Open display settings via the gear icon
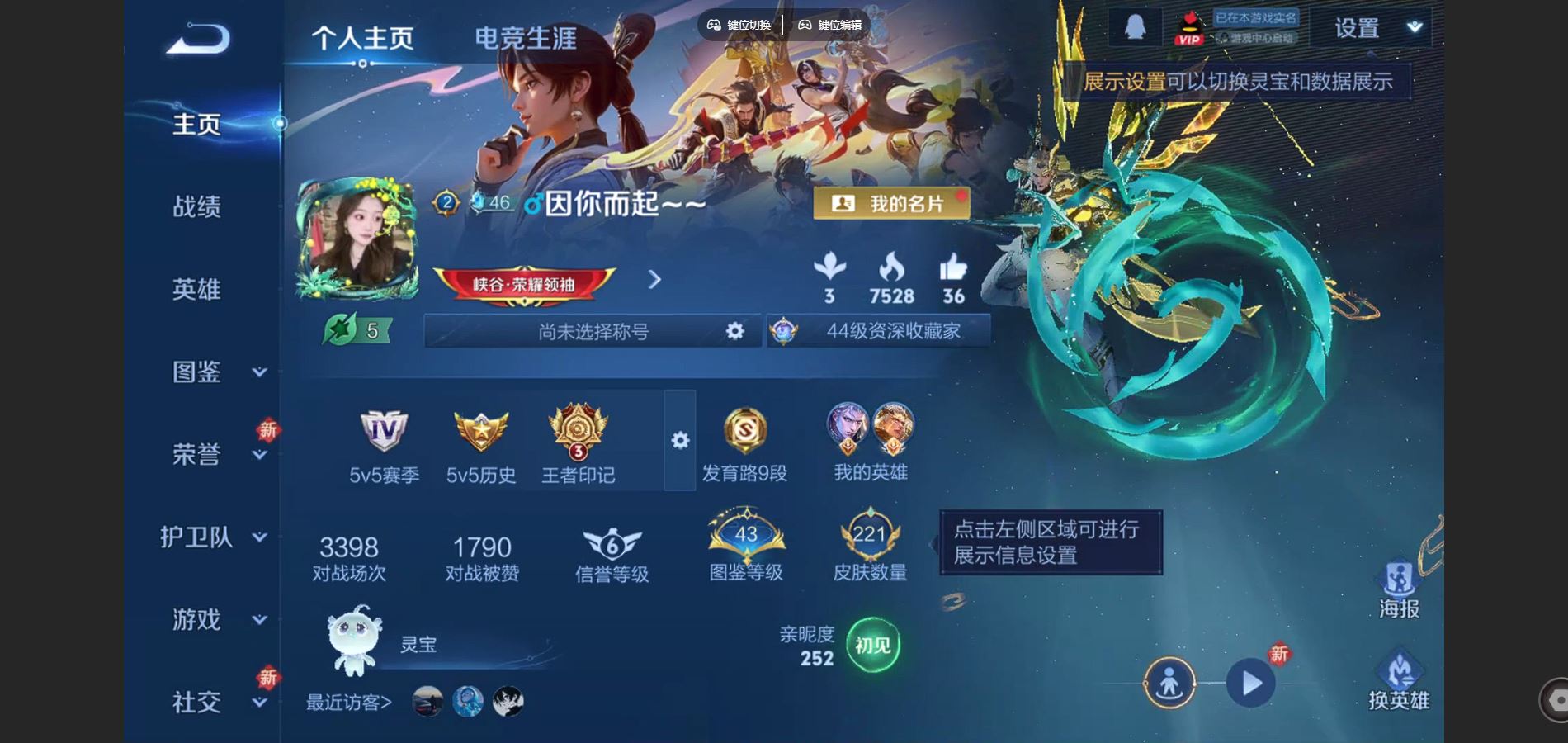Viewport: 1568px width, 743px height. coord(678,442)
